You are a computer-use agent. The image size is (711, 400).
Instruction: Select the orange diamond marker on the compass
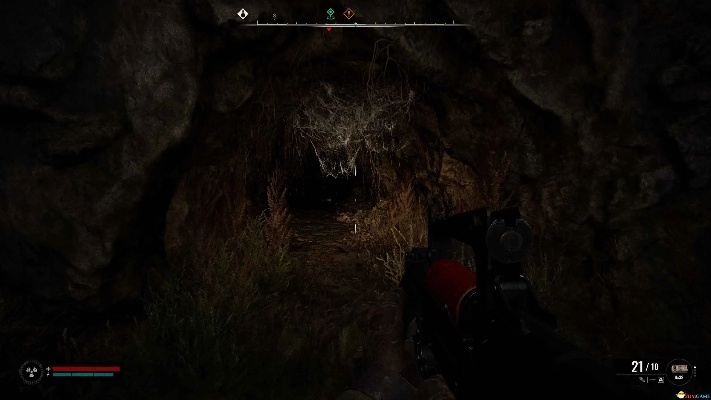[349, 14]
